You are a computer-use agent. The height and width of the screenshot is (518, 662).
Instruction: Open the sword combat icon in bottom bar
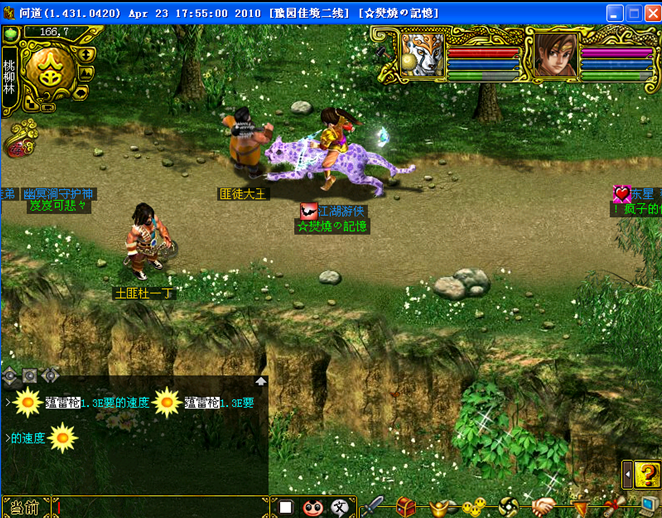click(x=374, y=507)
